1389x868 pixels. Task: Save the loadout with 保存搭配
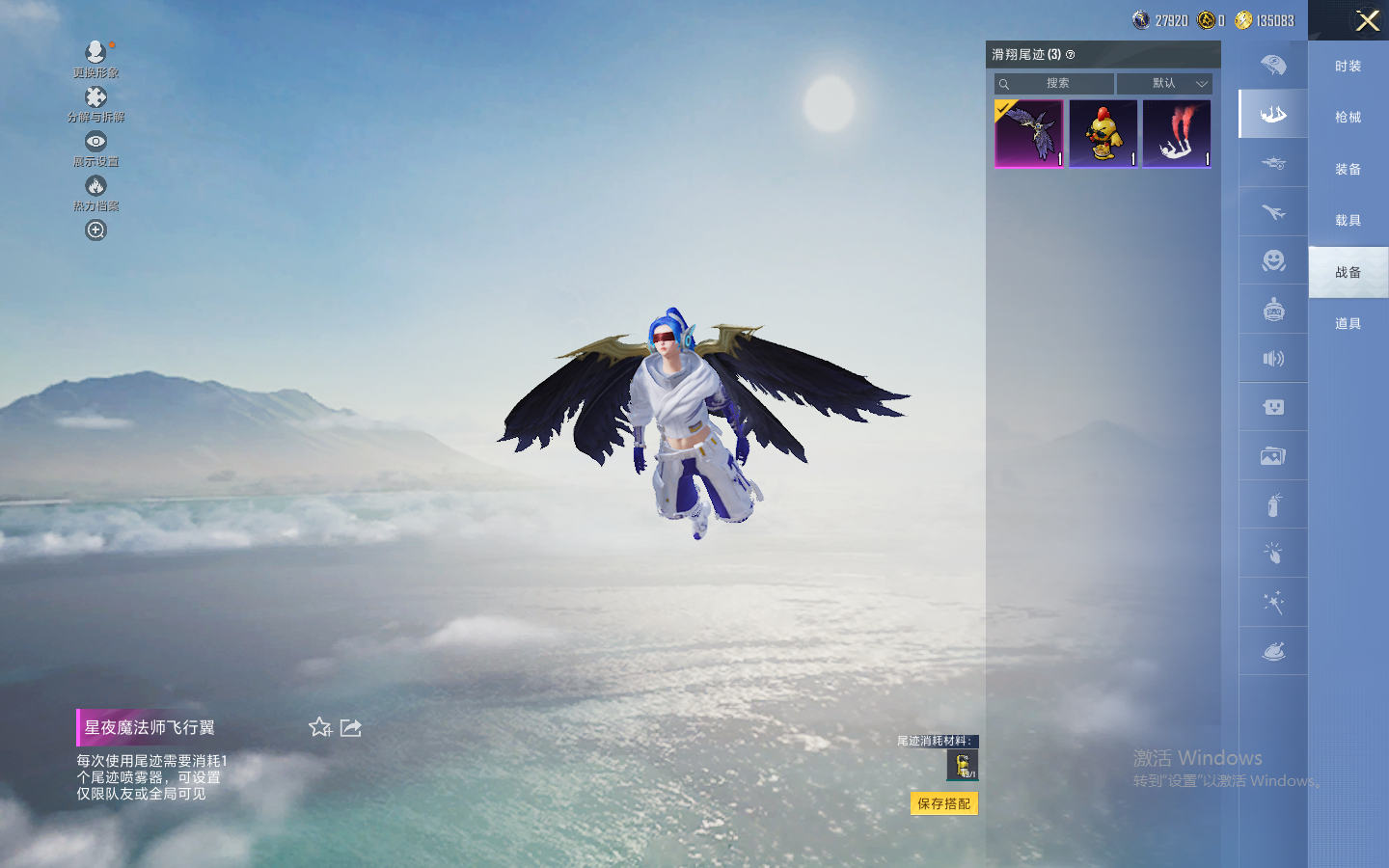(943, 803)
